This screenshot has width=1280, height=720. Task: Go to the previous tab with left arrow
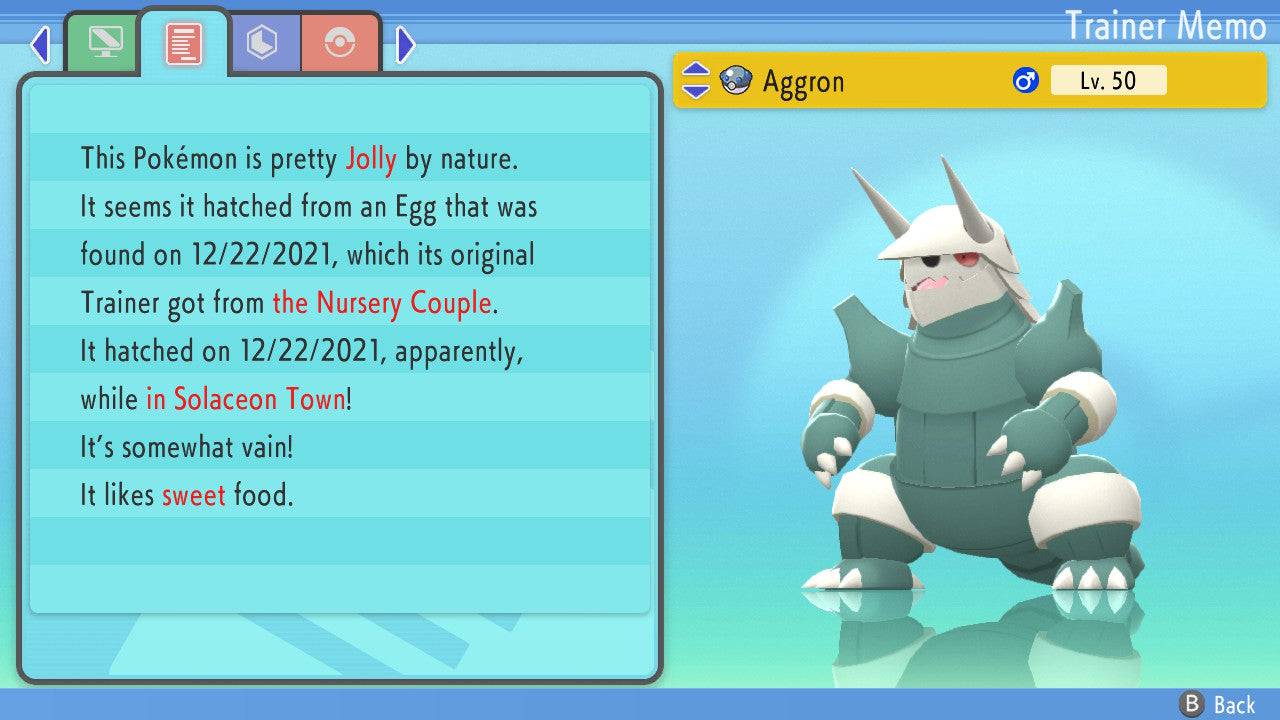41,44
